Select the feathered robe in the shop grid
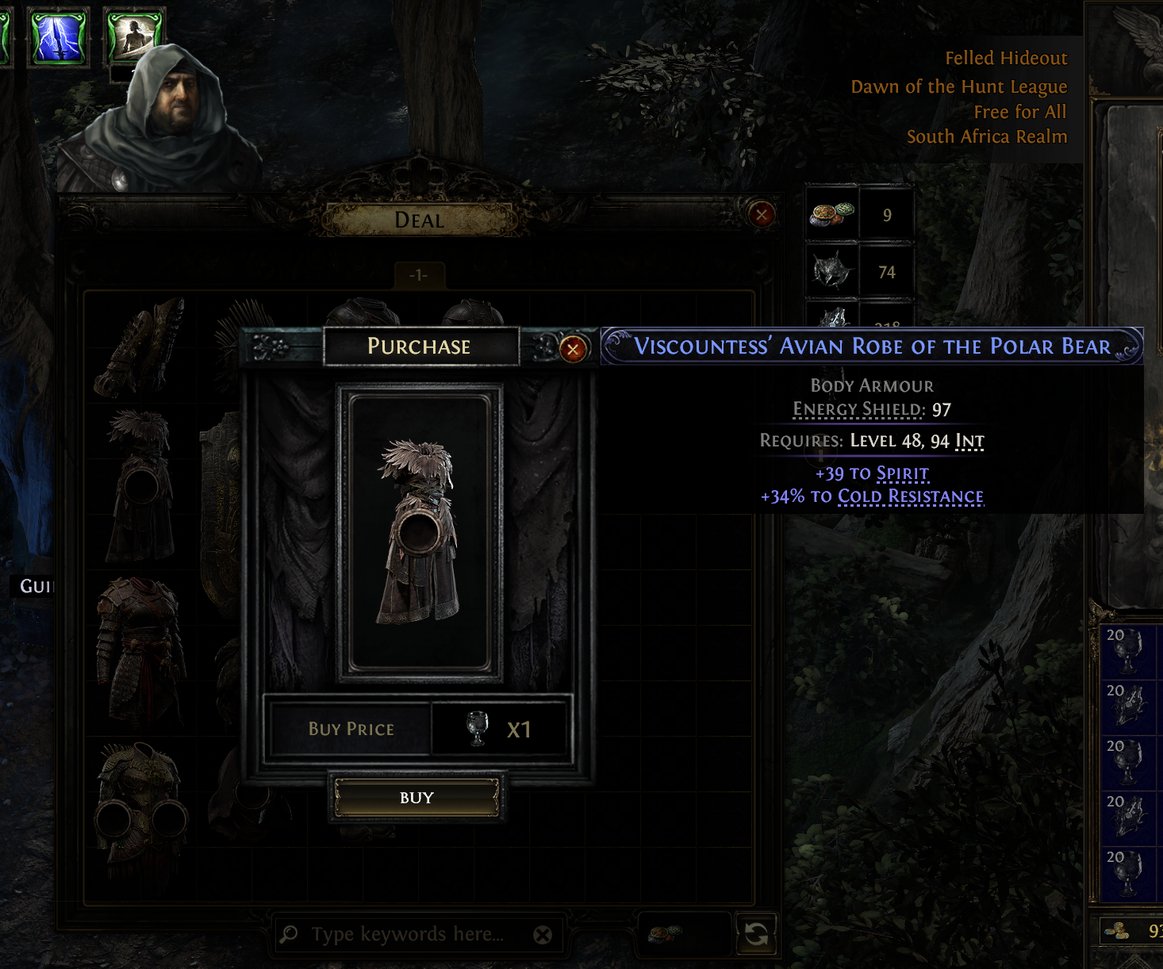Image resolution: width=1163 pixels, height=969 pixels. pyautogui.click(x=140, y=485)
